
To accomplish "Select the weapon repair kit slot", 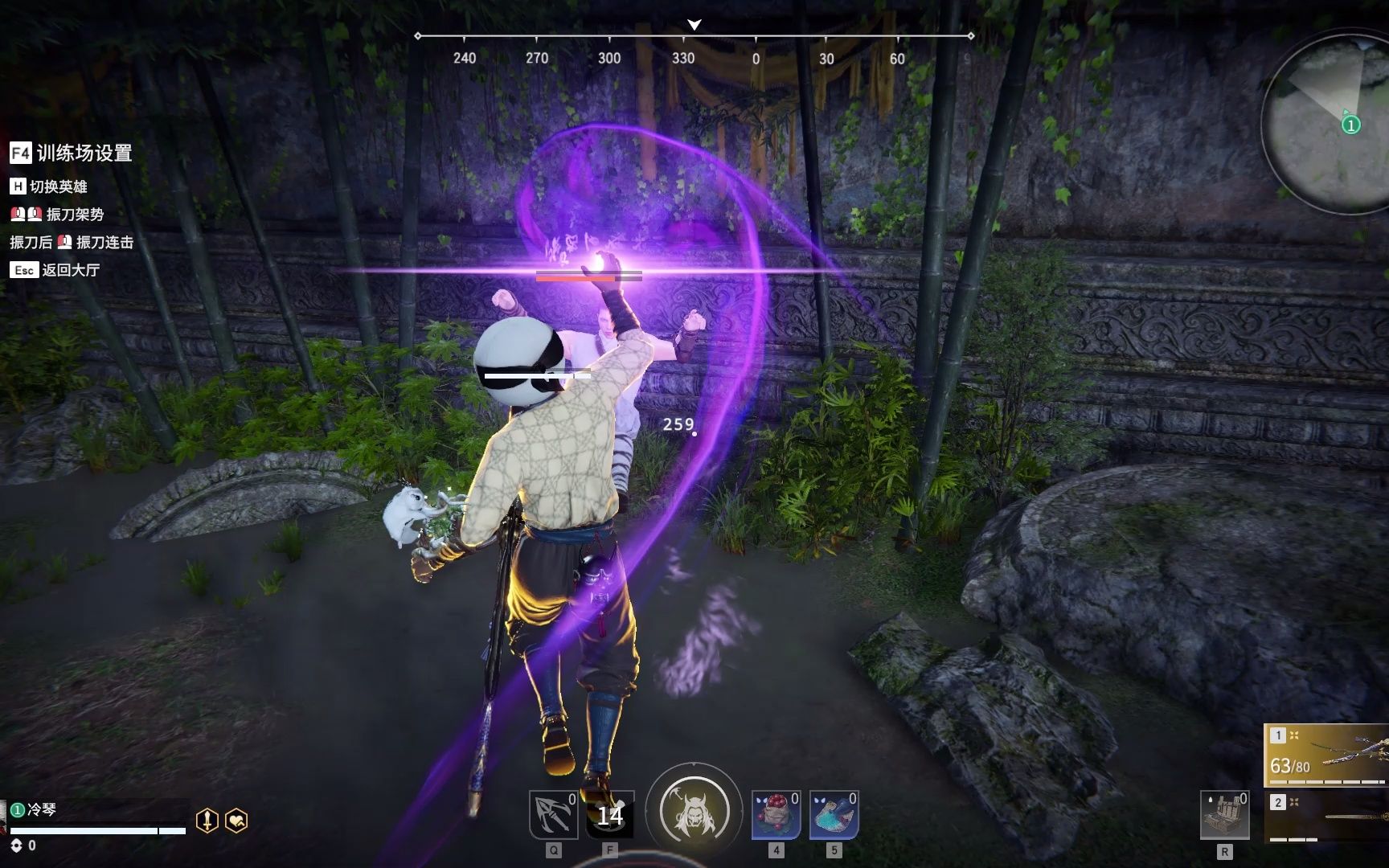I will pyautogui.click(x=1224, y=815).
